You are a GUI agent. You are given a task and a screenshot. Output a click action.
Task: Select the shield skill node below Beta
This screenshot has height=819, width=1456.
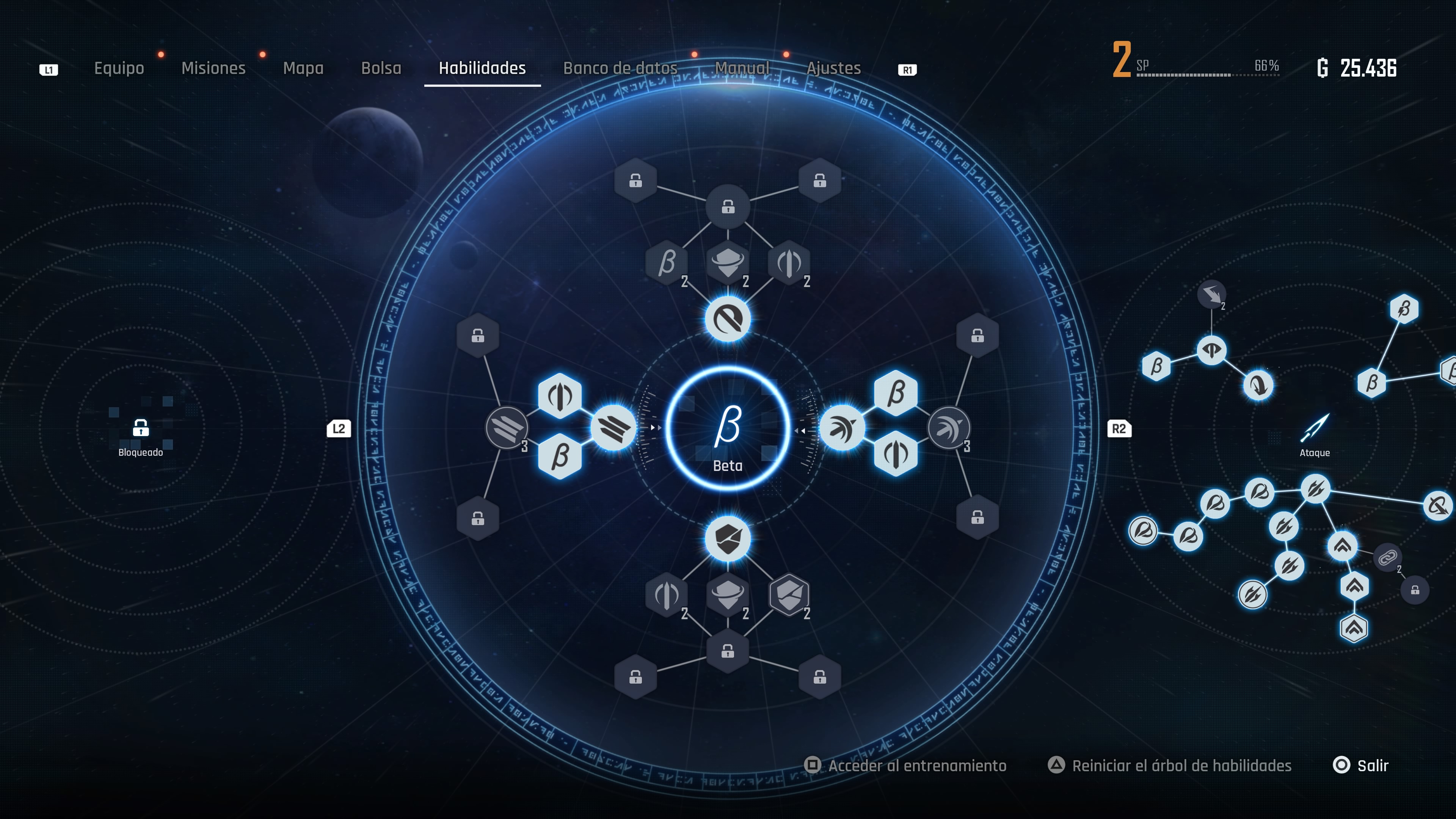tap(728, 539)
